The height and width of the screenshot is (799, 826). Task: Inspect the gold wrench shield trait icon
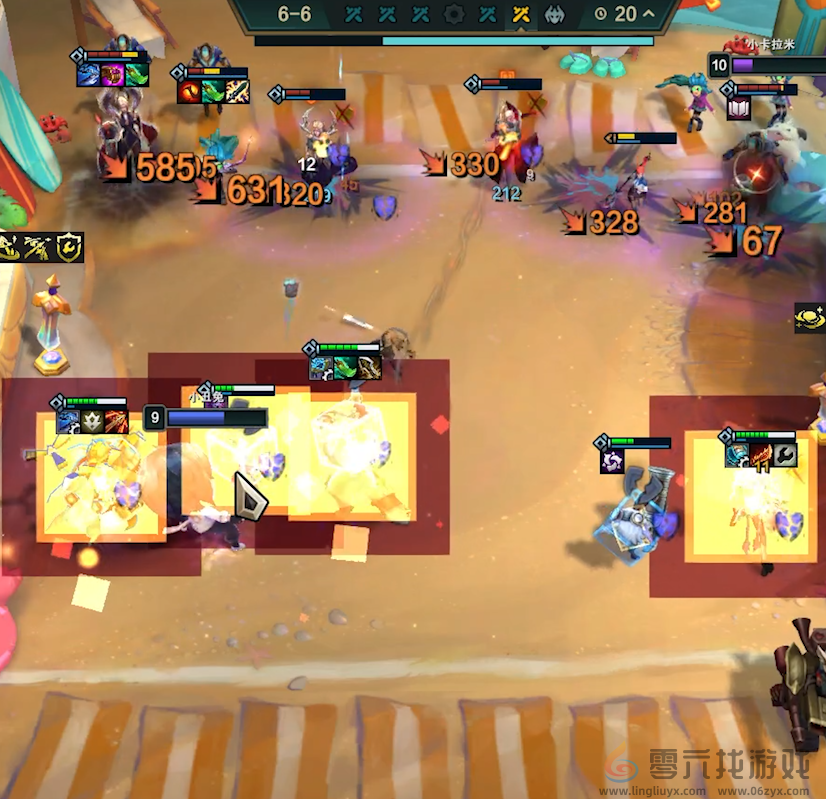69,246
